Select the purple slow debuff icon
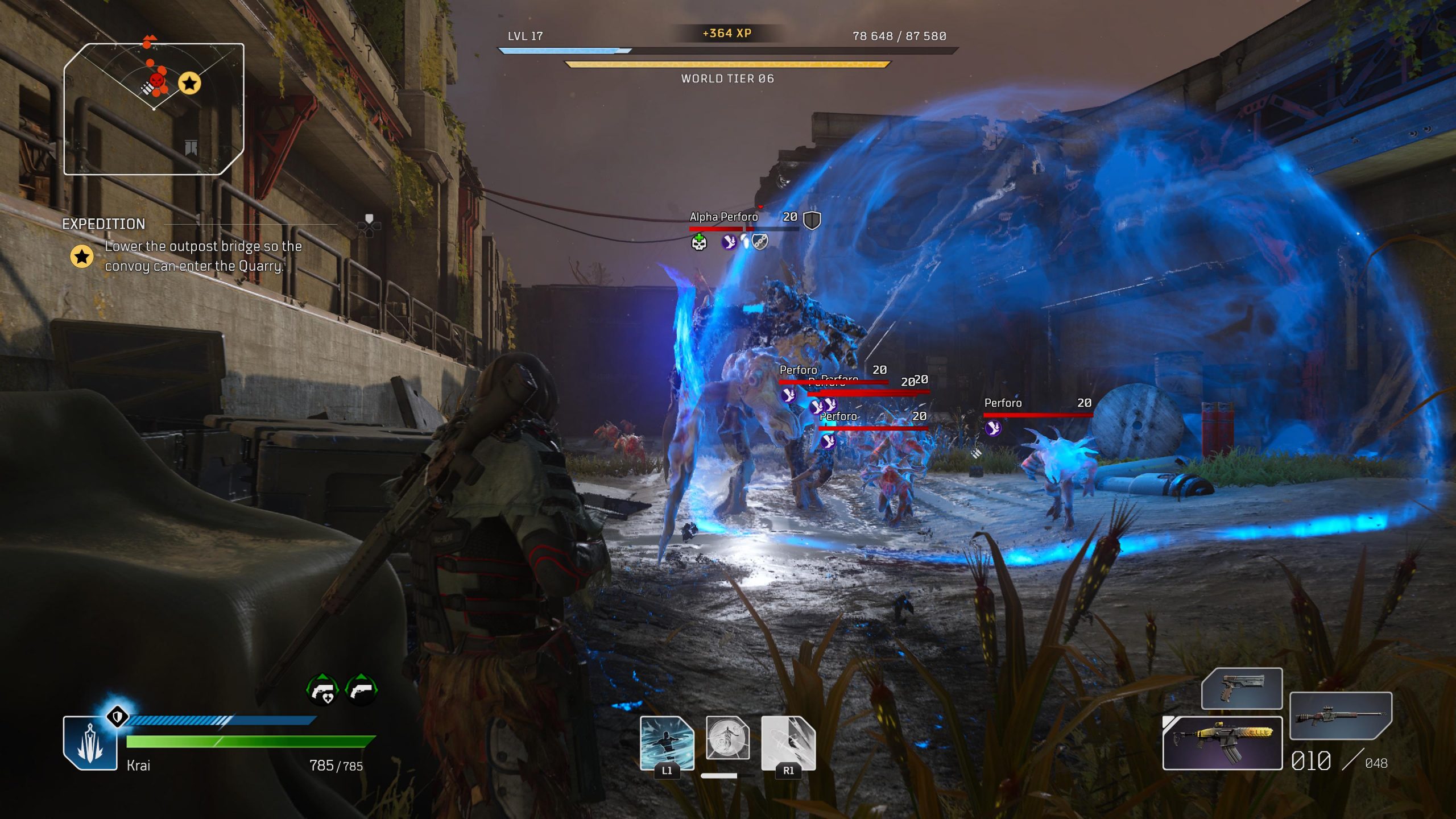1456x819 pixels. point(730,243)
